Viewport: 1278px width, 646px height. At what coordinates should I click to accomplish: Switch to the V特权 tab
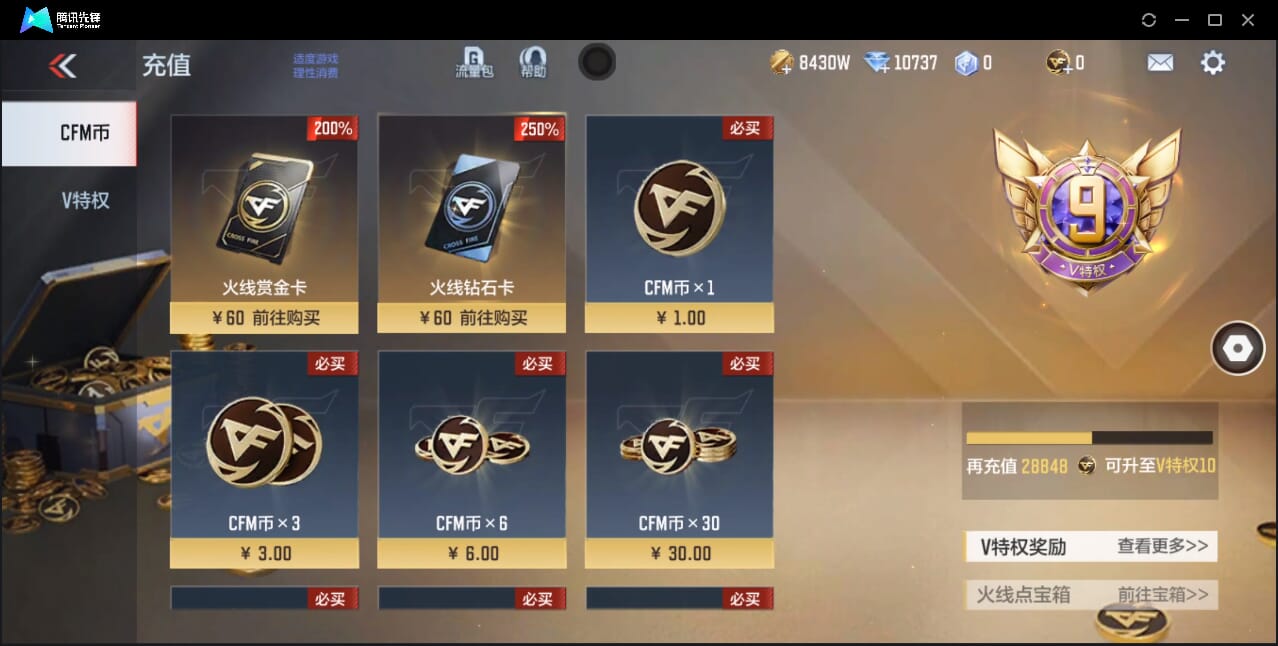point(85,200)
